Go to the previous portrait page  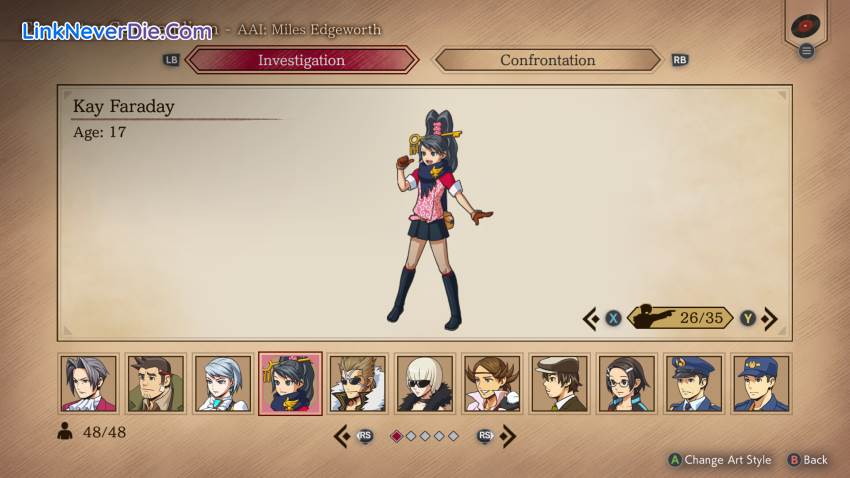[342, 436]
